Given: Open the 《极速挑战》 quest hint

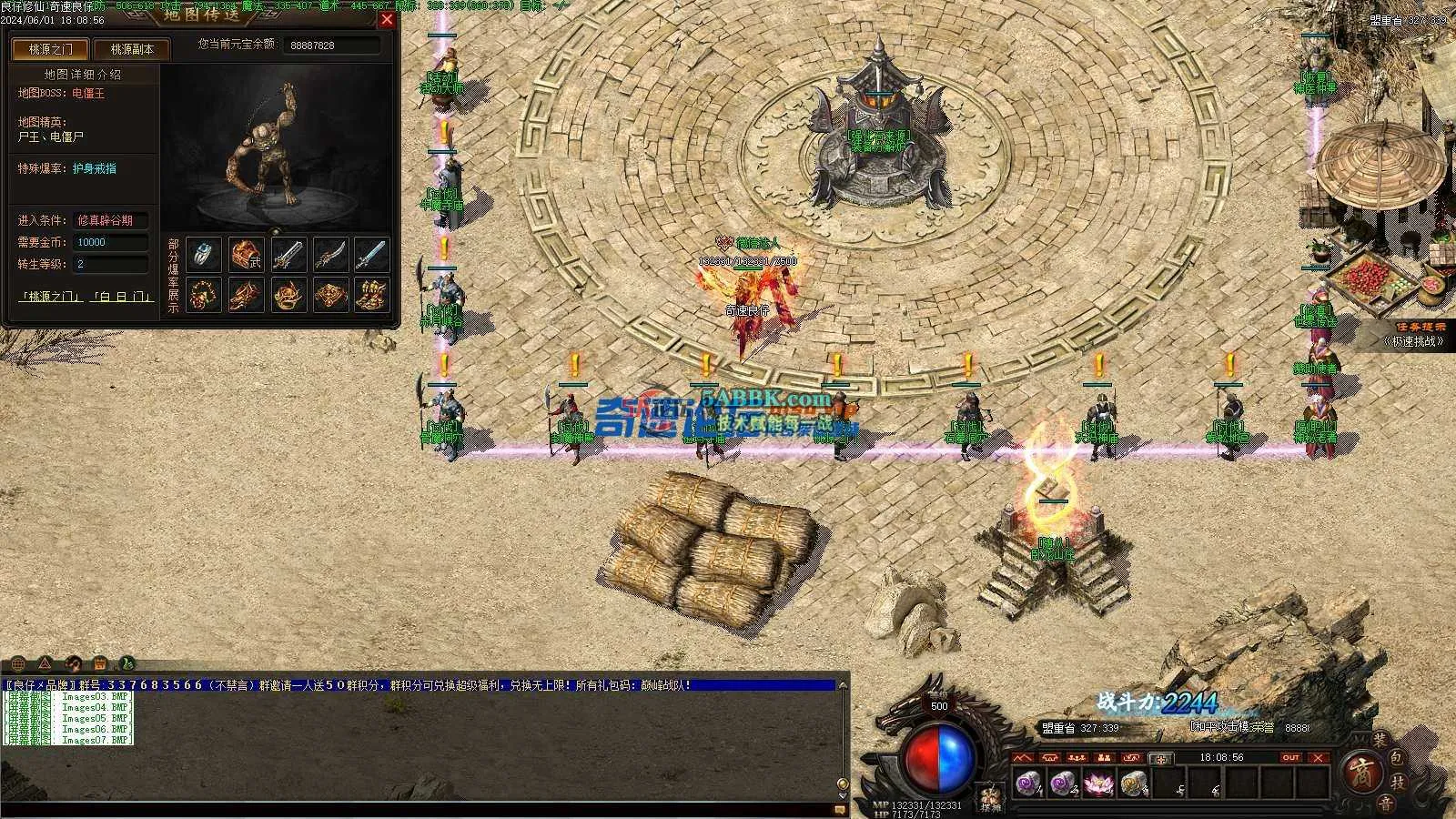Looking at the screenshot, I should tap(1415, 341).
